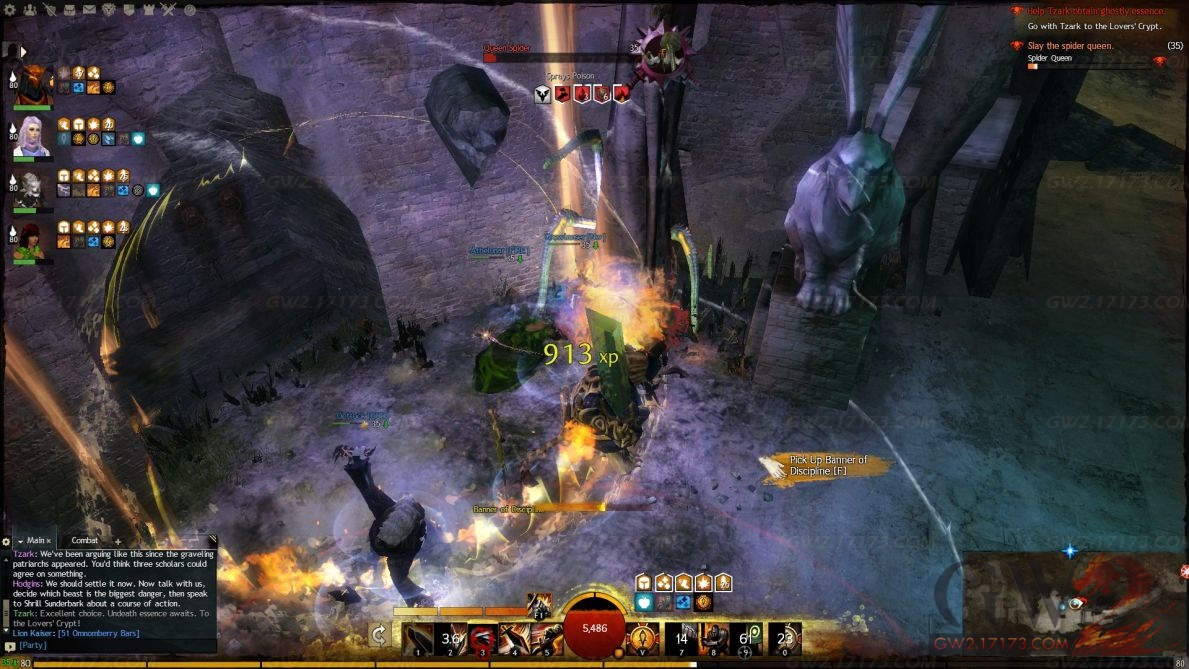Image resolution: width=1189 pixels, height=669 pixels.
Task: Open the crossed swords PvP menu
Action: 169,10
